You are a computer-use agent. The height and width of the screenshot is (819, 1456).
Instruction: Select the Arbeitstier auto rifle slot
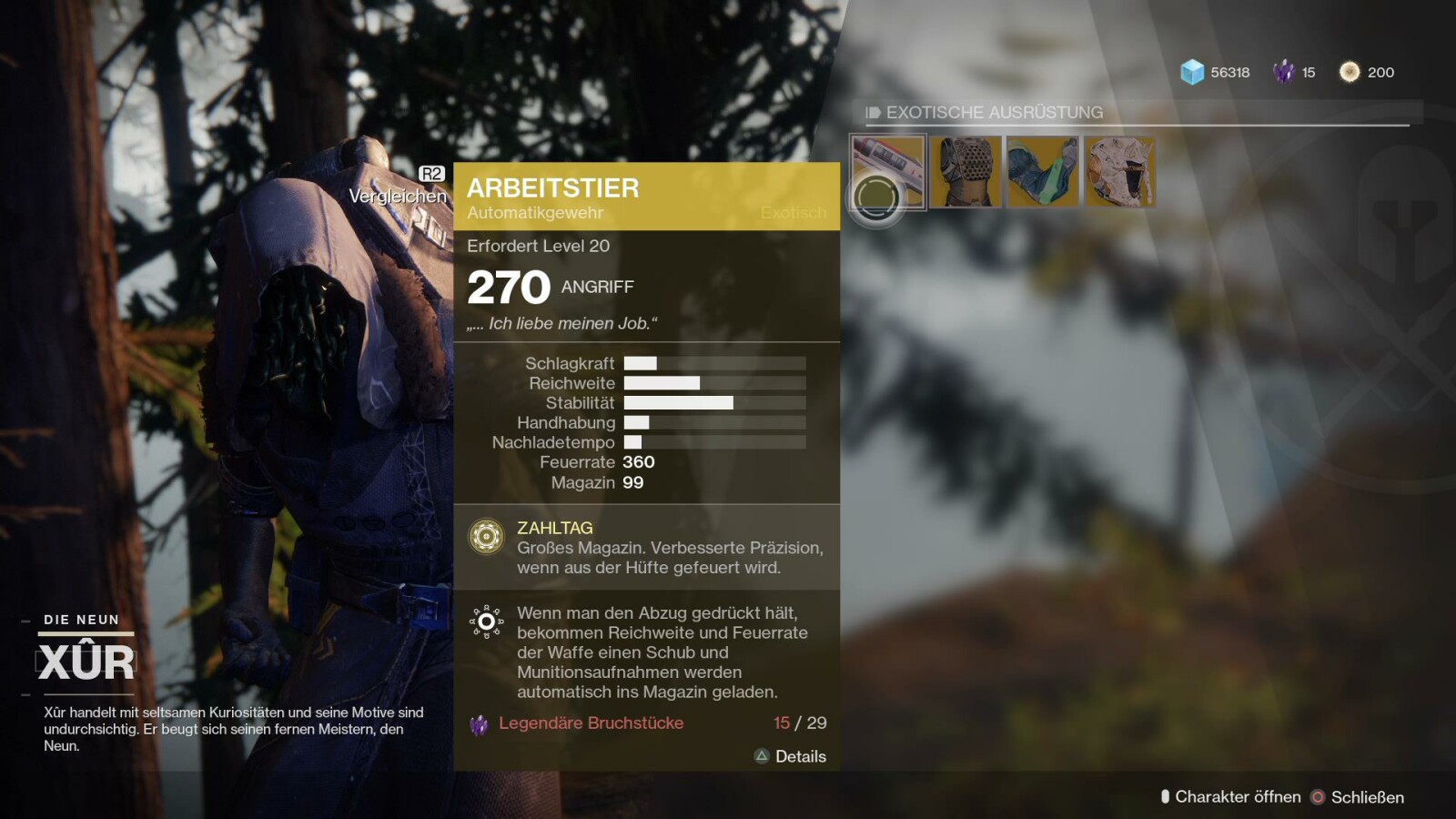click(x=888, y=172)
